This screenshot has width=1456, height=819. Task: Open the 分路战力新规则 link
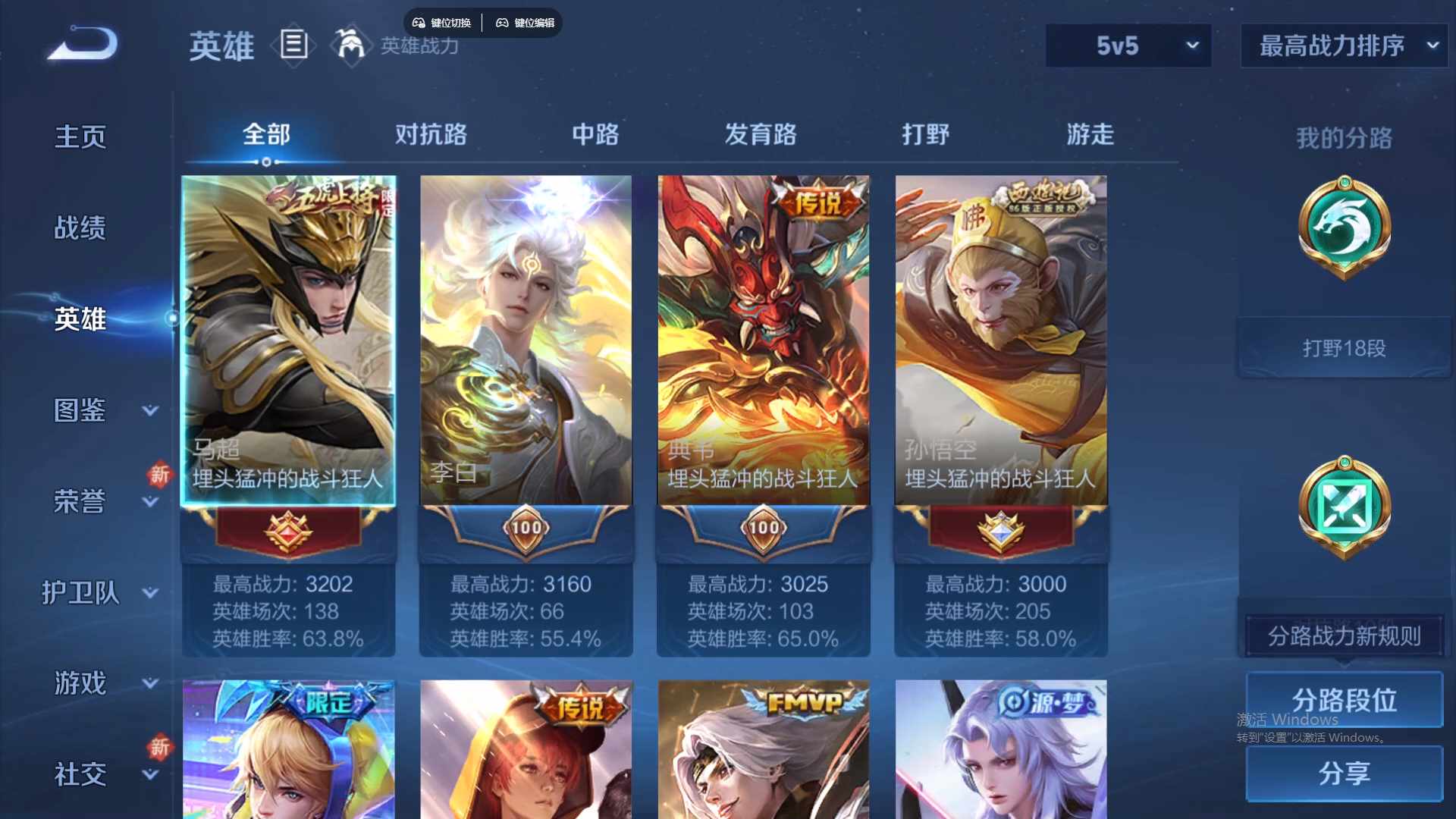click(x=1342, y=637)
